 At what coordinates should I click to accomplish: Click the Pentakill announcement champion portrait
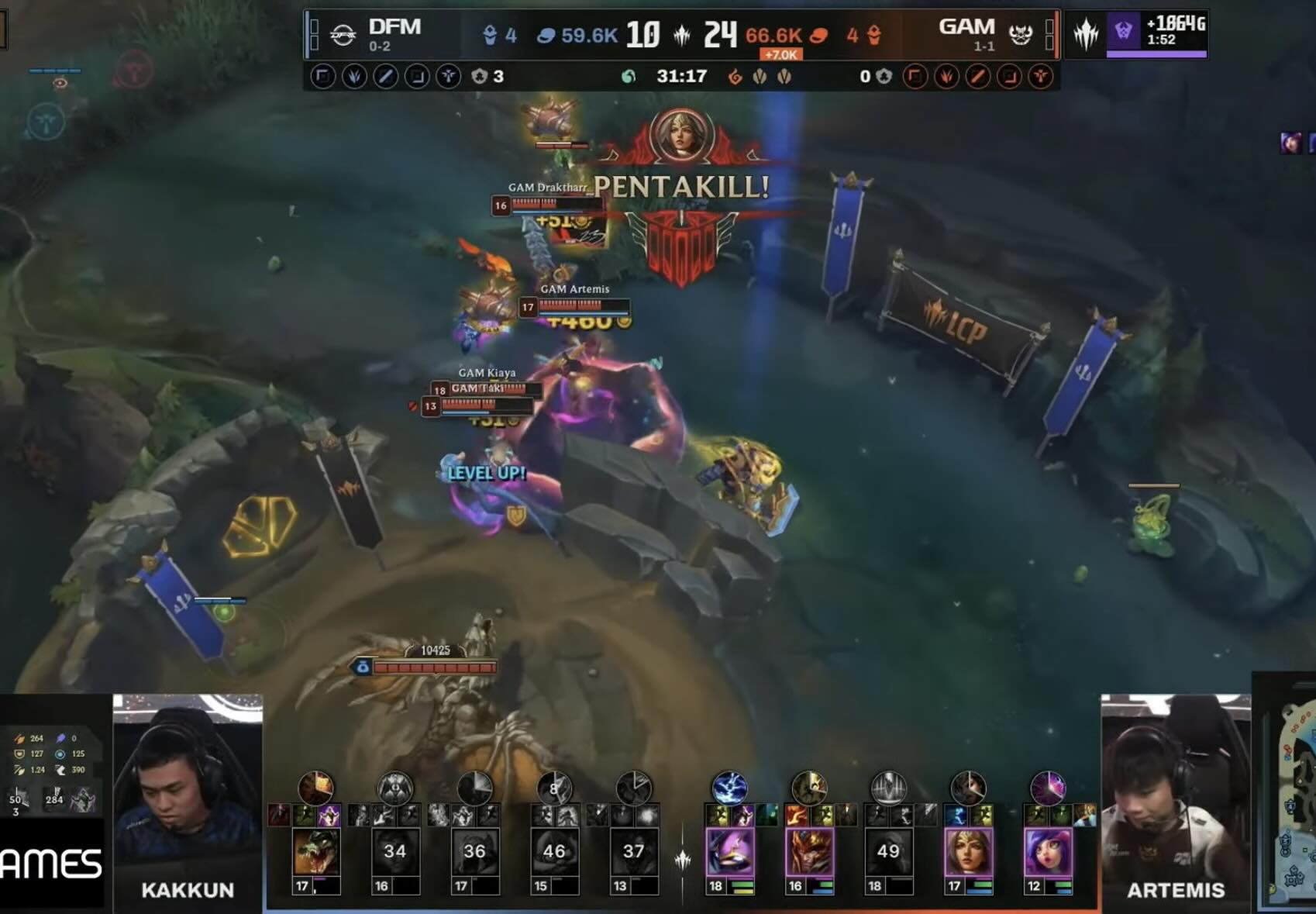tap(681, 134)
